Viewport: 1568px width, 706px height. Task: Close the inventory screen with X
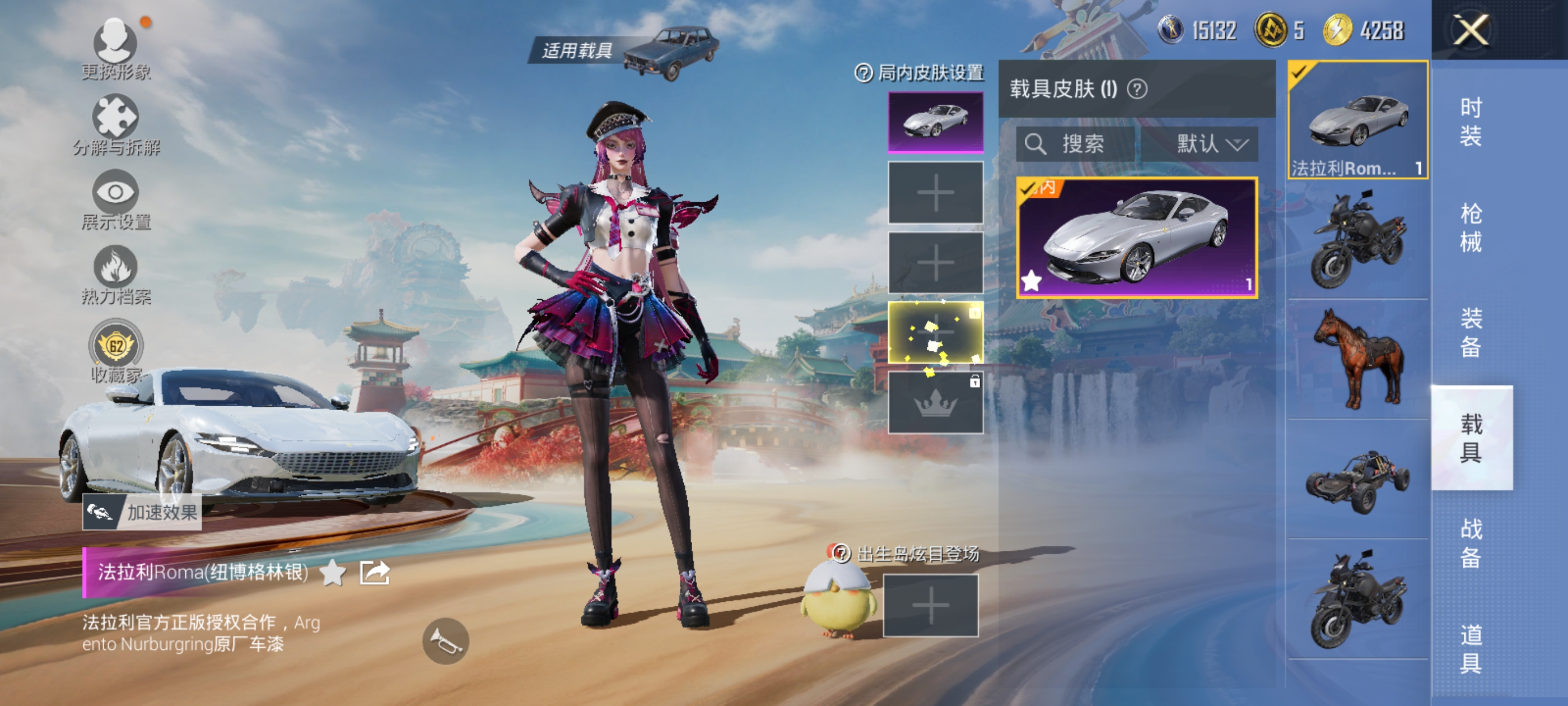pyautogui.click(x=1471, y=30)
